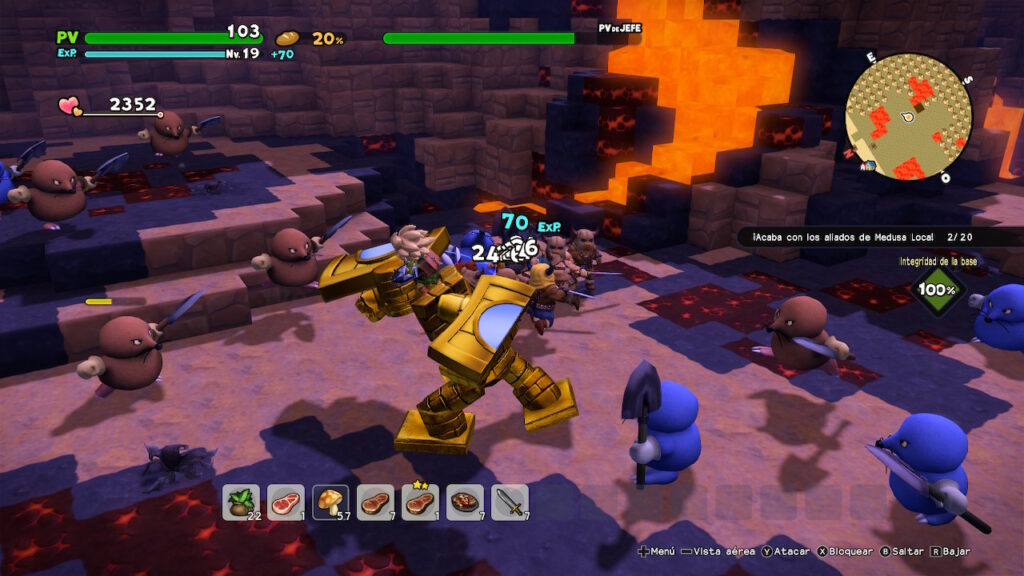The image size is (1024, 576).
Task: Select the leafy herb pouch slot
Action: click(240, 502)
